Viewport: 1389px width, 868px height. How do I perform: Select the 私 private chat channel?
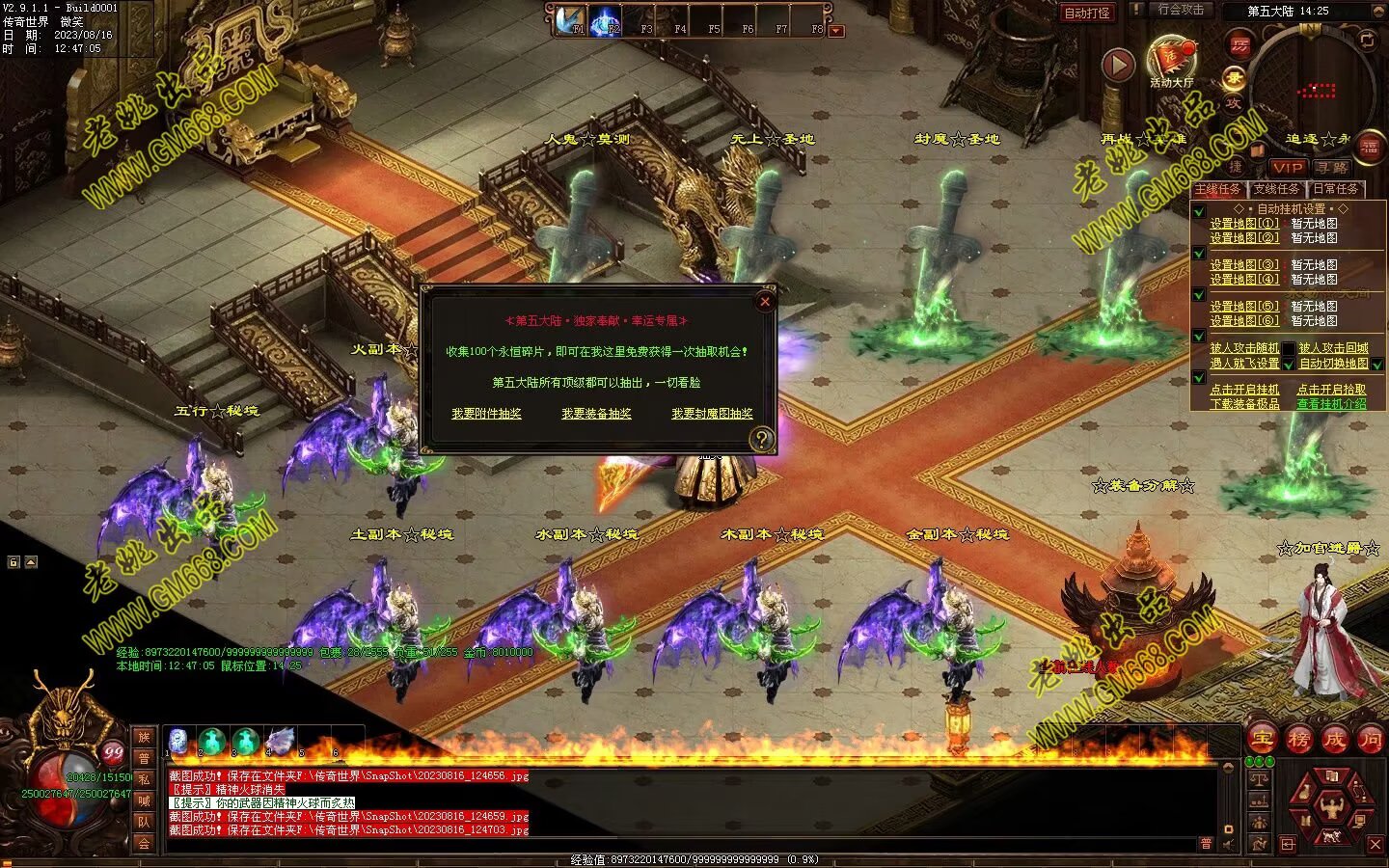pos(144,779)
